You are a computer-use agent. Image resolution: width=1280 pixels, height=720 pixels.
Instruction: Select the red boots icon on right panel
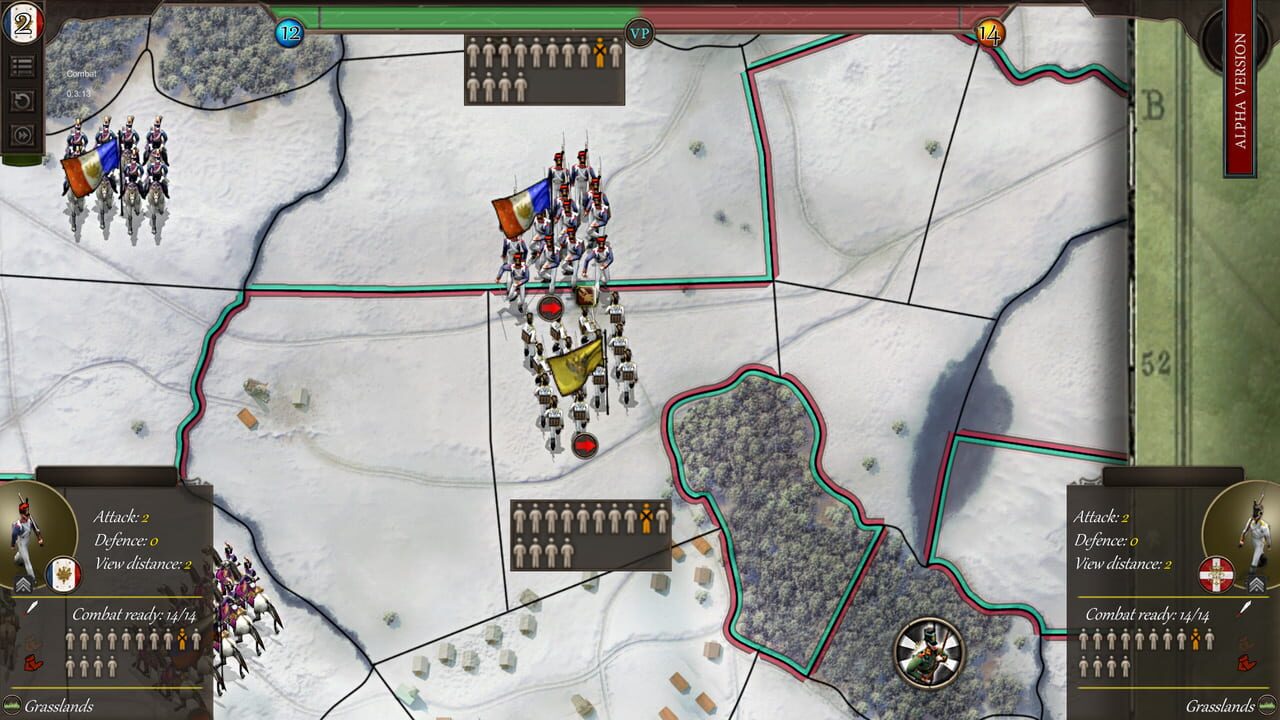(x=1245, y=662)
